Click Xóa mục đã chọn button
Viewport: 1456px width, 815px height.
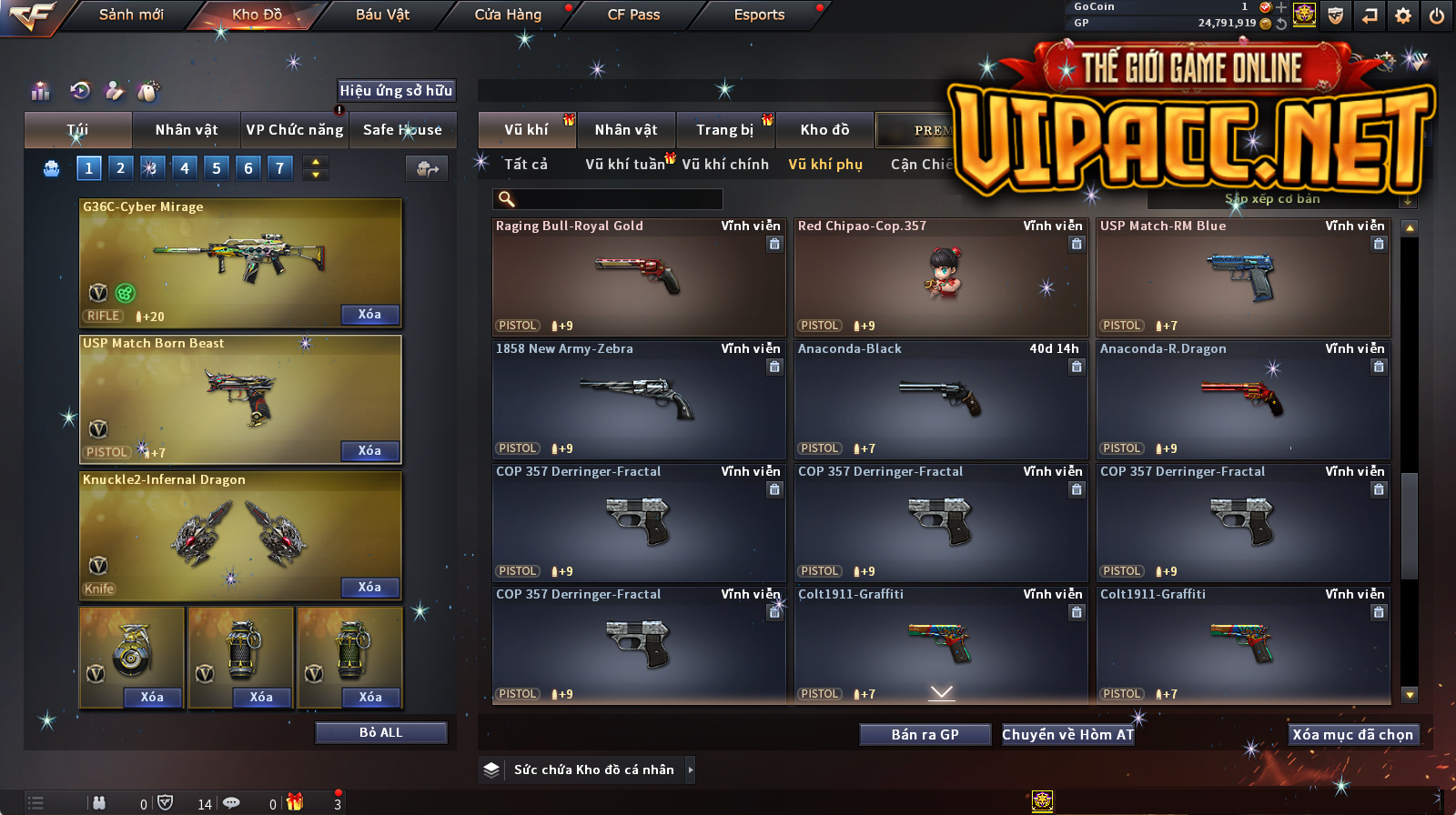pyautogui.click(x=1352, y=735)
